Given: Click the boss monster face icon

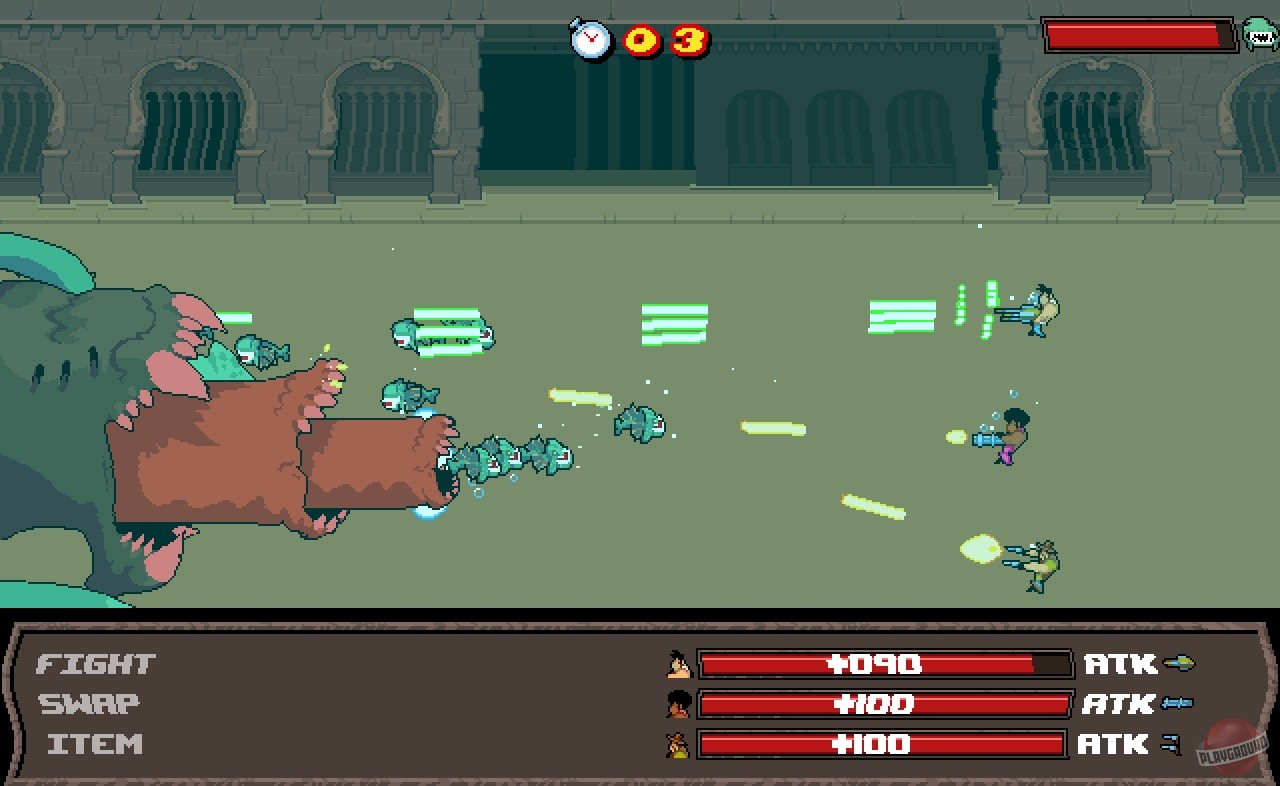Looking at the screenshot, I should point(1258,33).
